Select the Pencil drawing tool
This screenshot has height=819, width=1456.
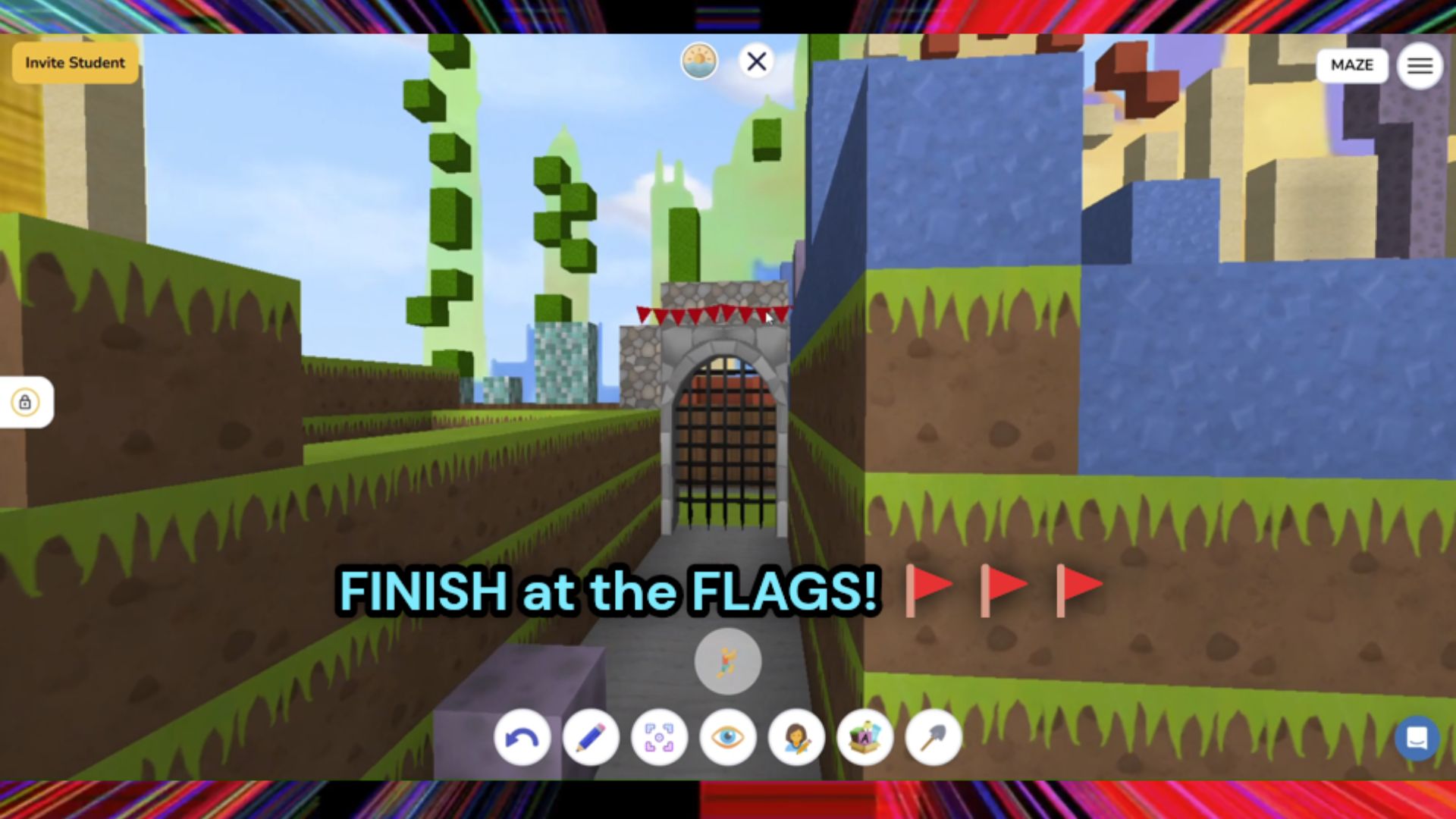[x=590, y=737]
